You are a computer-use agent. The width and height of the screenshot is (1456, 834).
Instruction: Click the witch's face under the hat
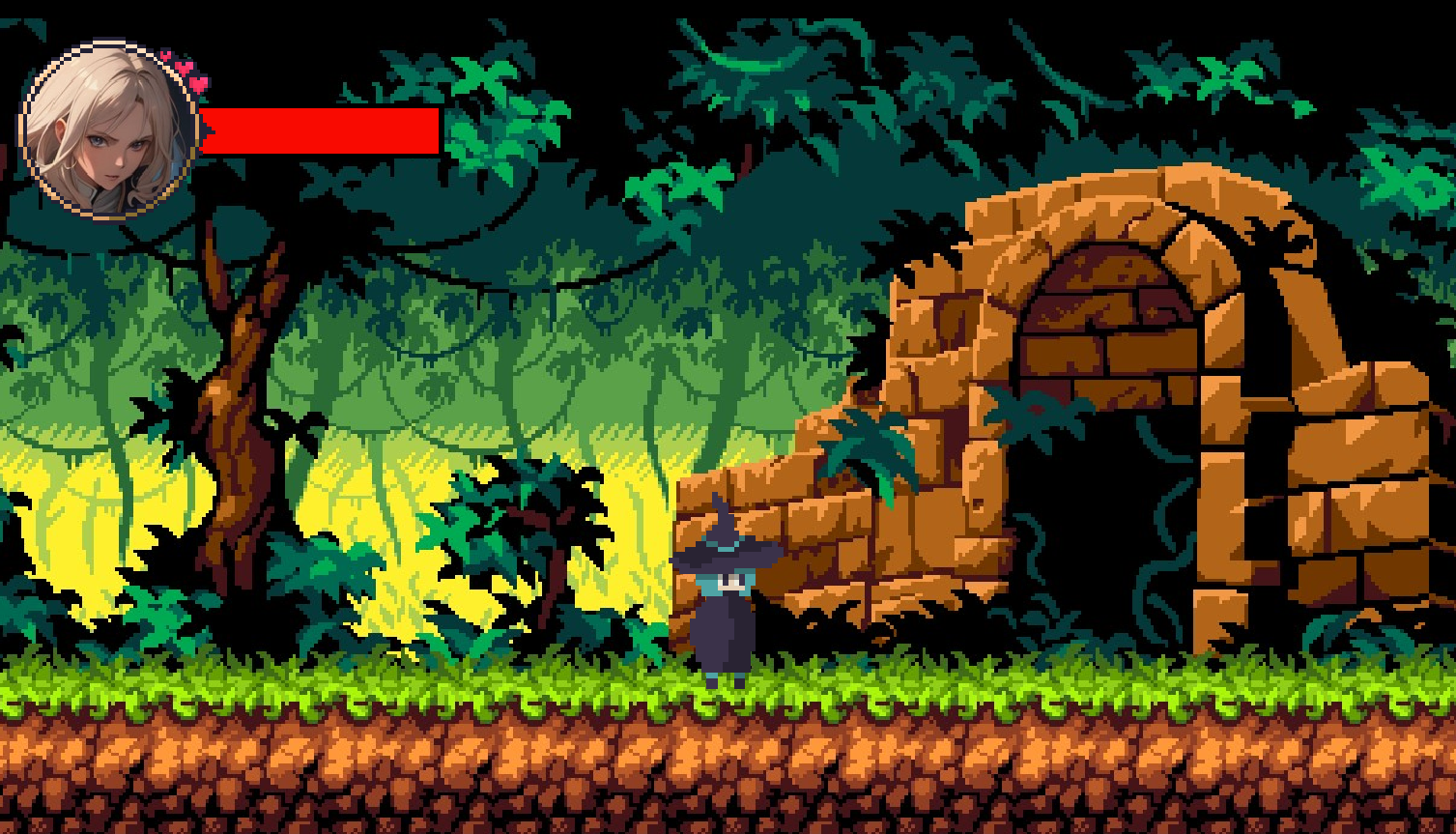[x=729, y=580]
